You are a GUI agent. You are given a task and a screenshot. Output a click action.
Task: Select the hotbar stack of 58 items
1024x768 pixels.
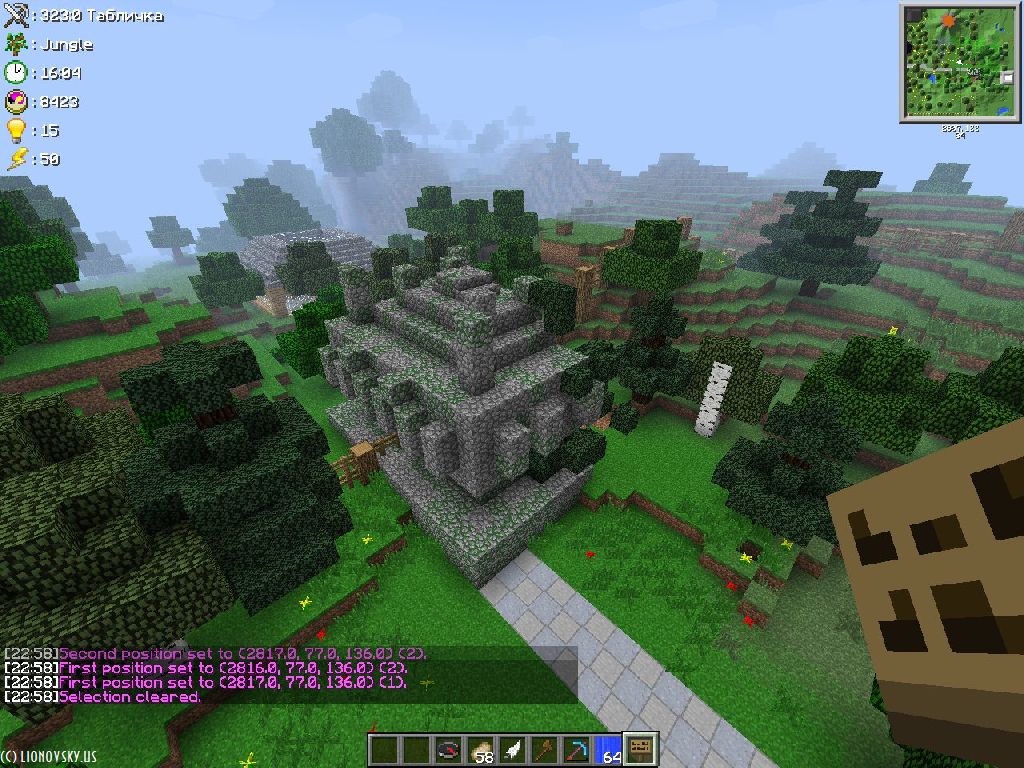pos(480,750)
